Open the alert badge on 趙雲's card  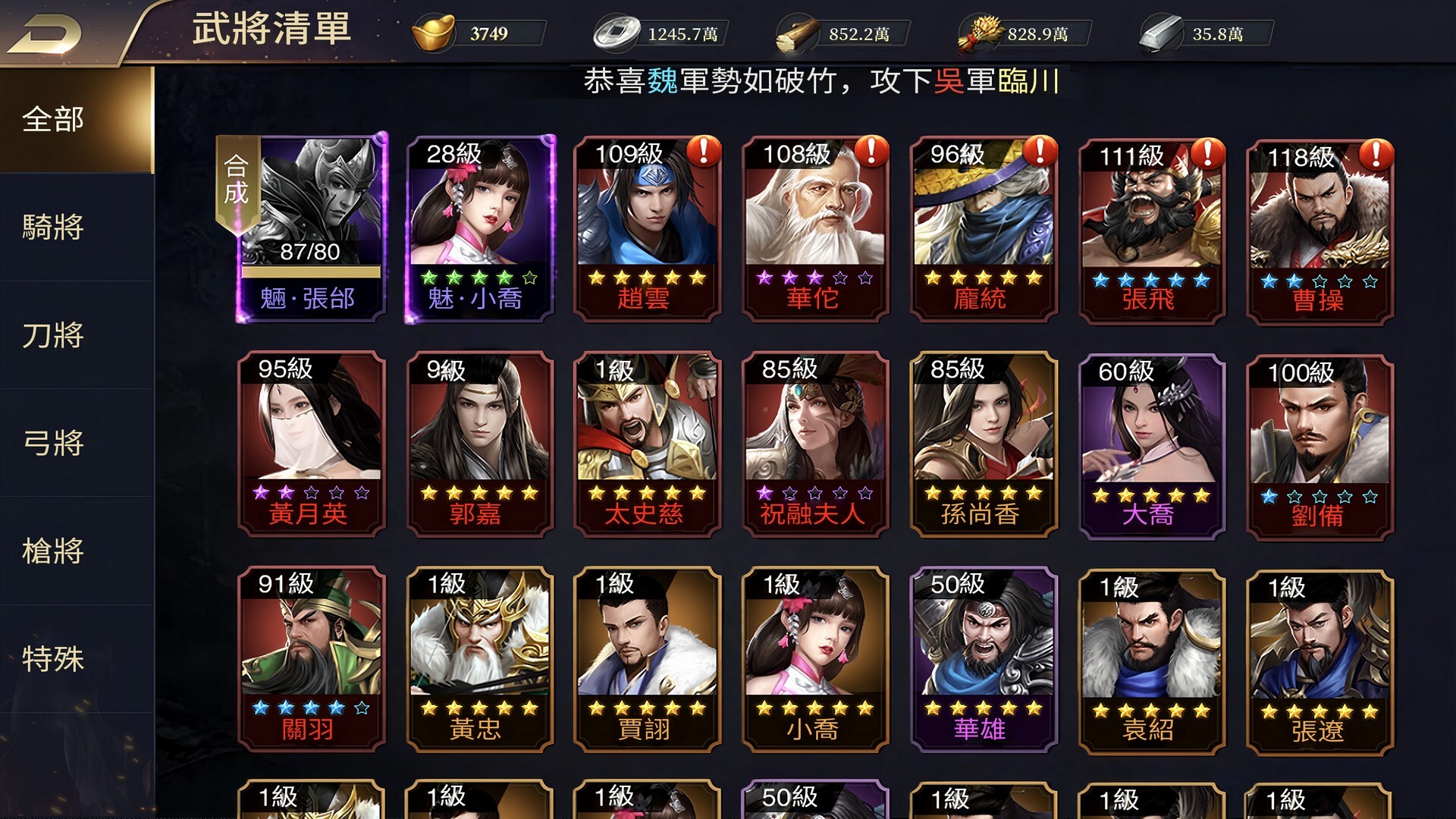(702, 152)
